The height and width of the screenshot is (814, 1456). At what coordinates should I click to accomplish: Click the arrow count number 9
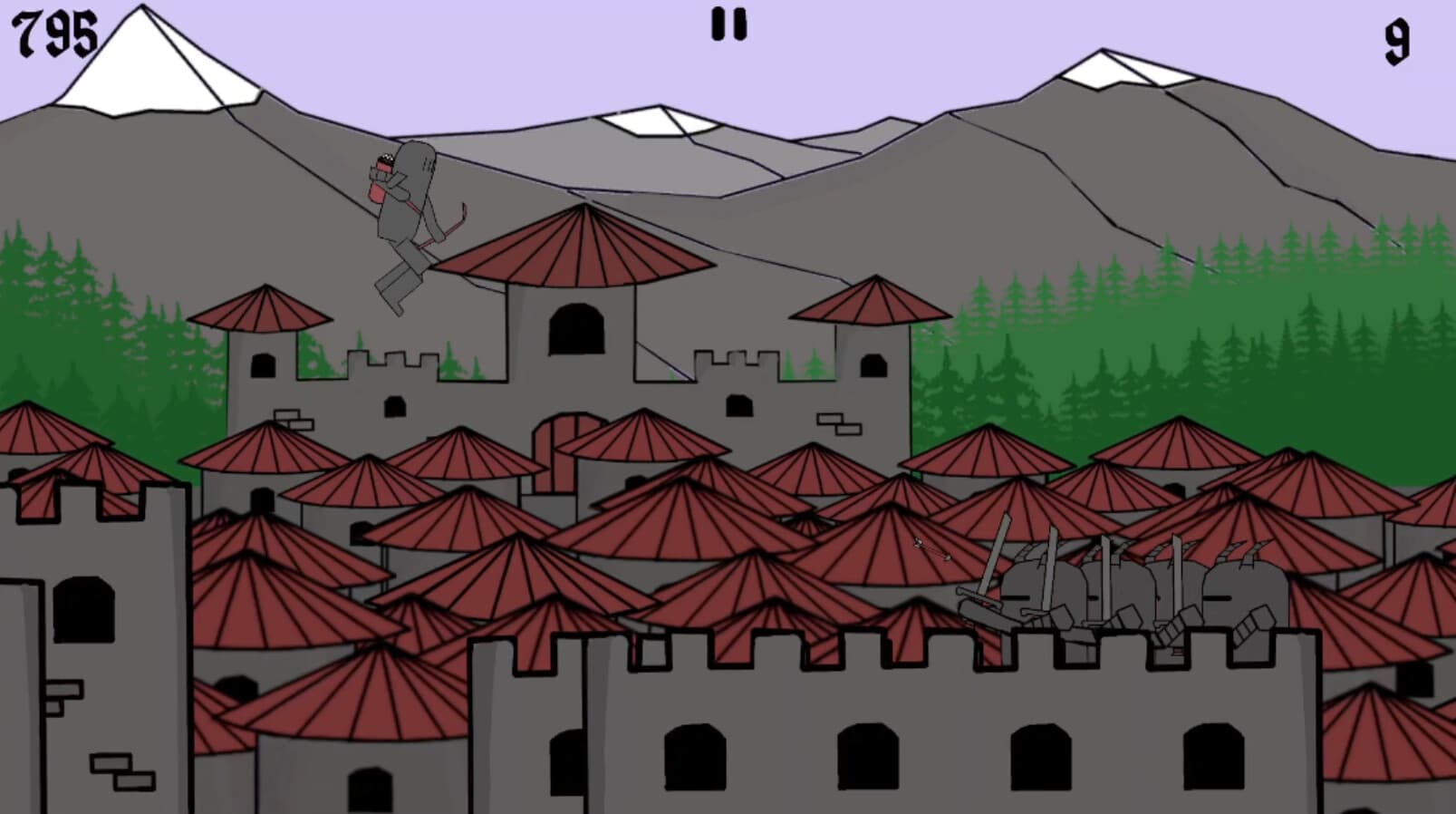(1399, 38)
